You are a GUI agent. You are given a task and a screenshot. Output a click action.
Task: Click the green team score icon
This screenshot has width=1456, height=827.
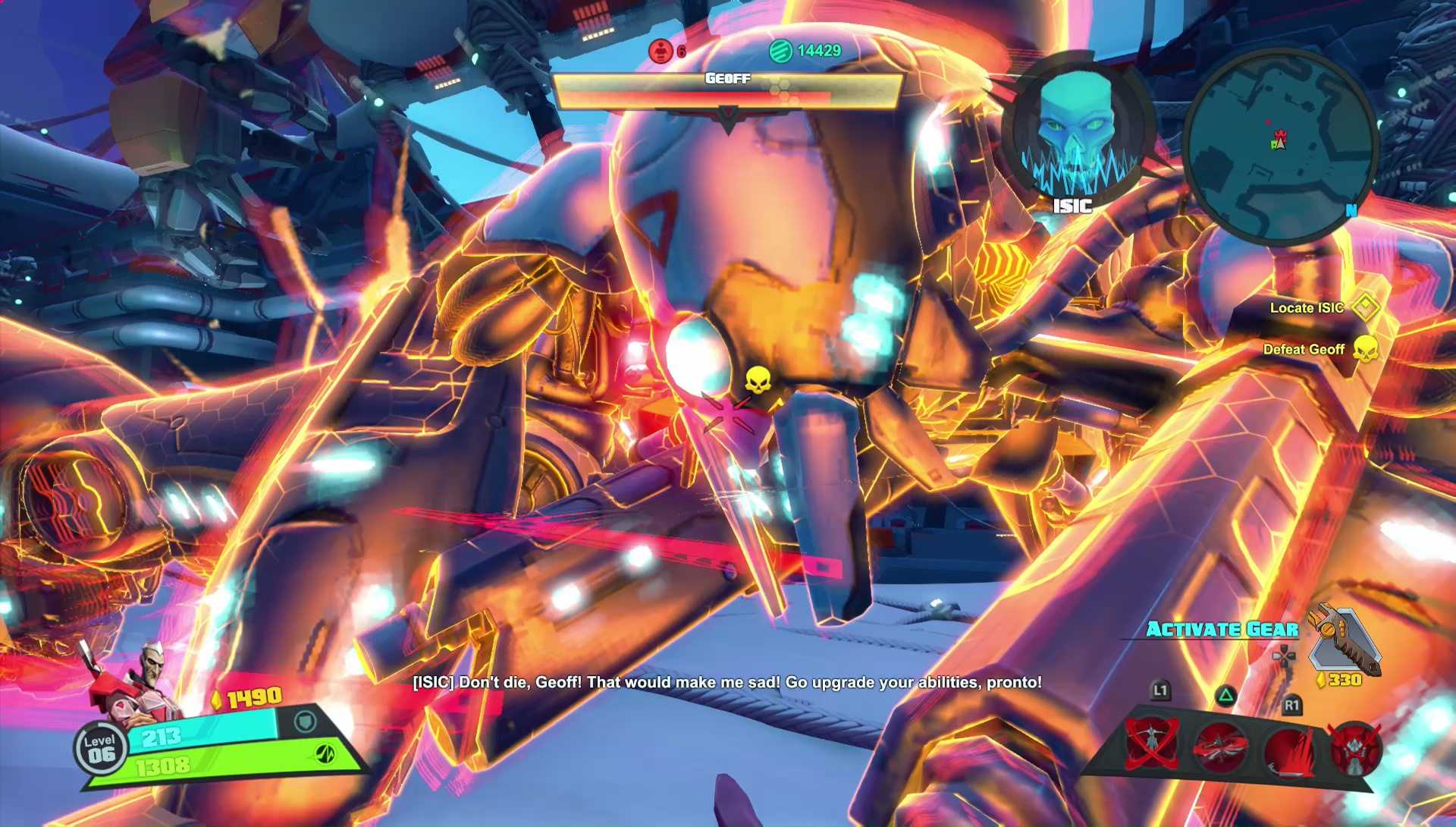pyautogui.click(x=780, y=51)
